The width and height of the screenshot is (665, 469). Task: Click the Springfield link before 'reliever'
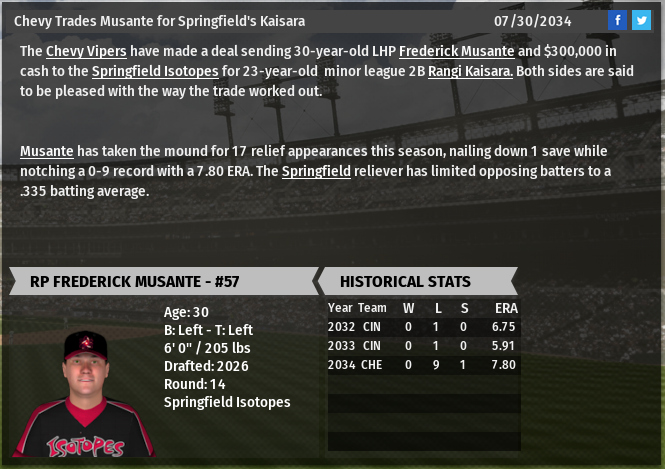316,171
